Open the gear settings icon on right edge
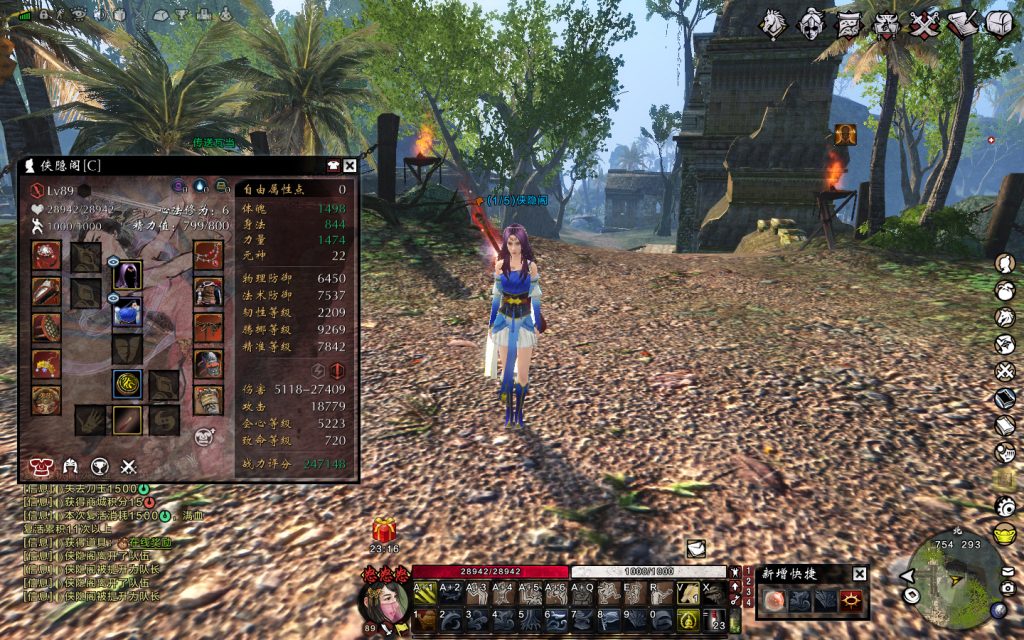This screenshot has height=640, width=1024. coord(1005,506)
